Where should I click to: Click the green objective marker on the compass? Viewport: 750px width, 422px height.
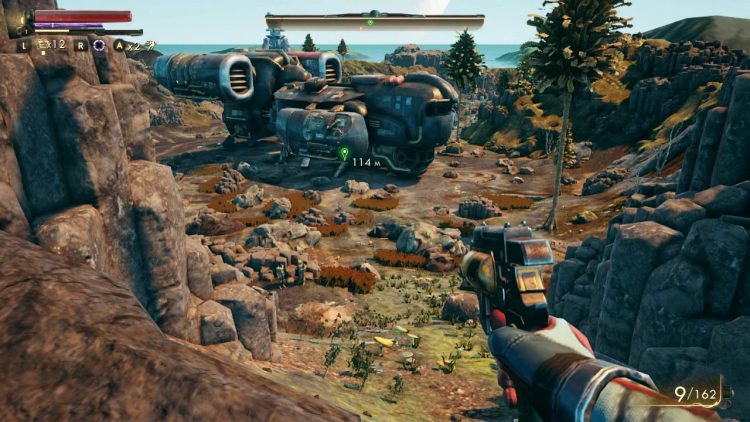(370, 21)
